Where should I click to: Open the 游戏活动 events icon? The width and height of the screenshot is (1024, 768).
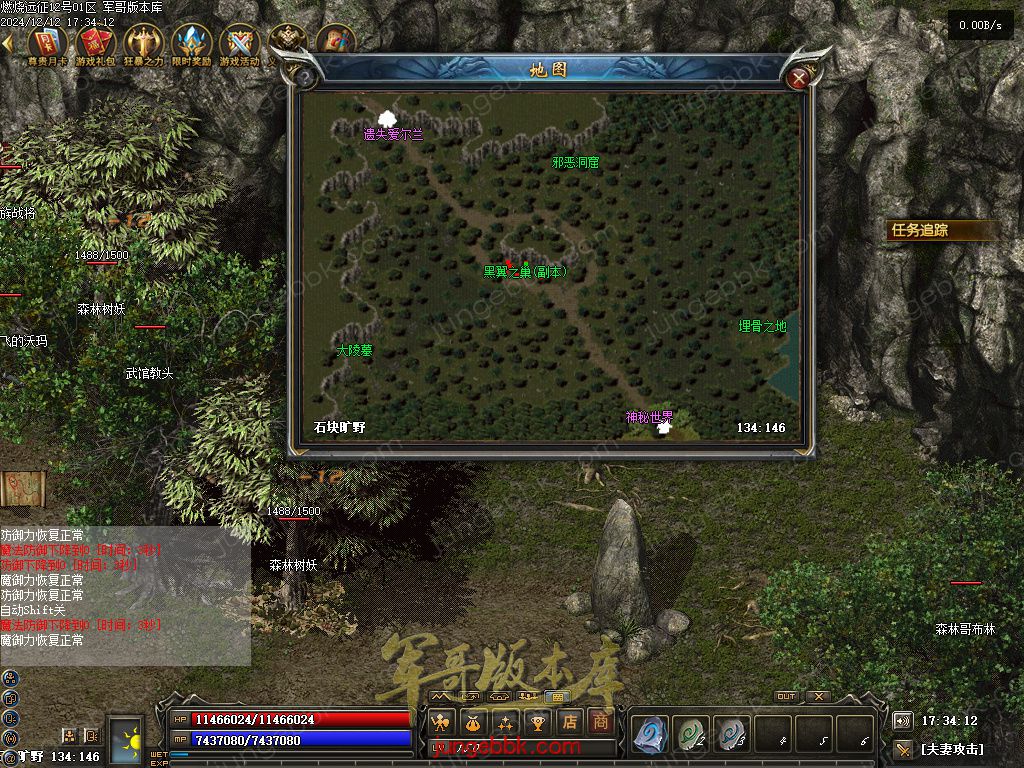[x=239, y=45]
